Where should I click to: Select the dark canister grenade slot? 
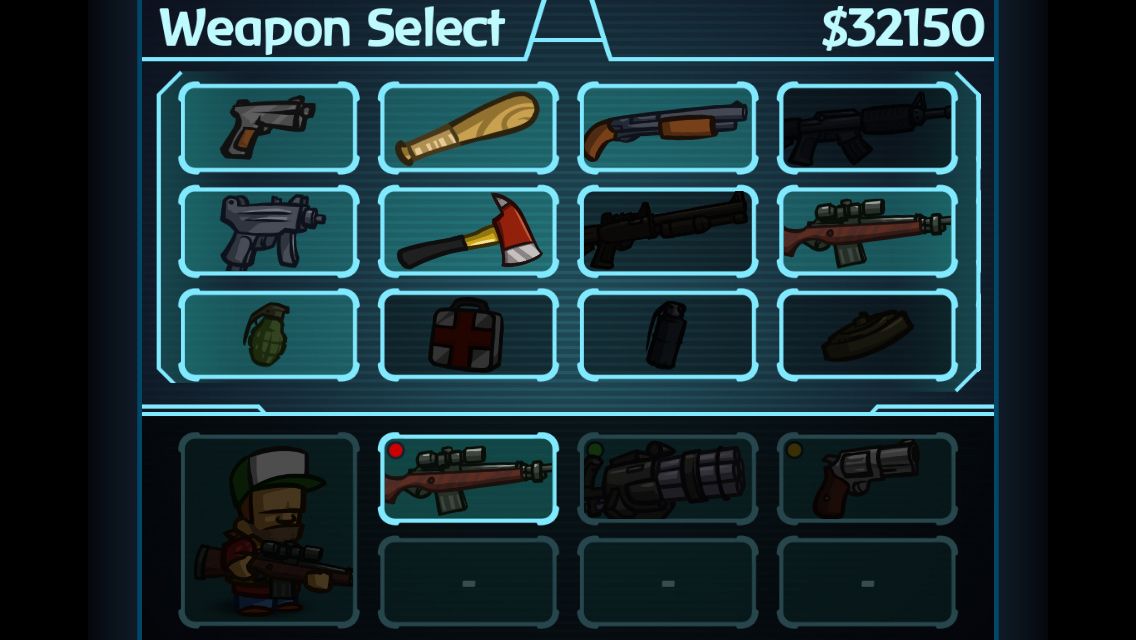667,335
